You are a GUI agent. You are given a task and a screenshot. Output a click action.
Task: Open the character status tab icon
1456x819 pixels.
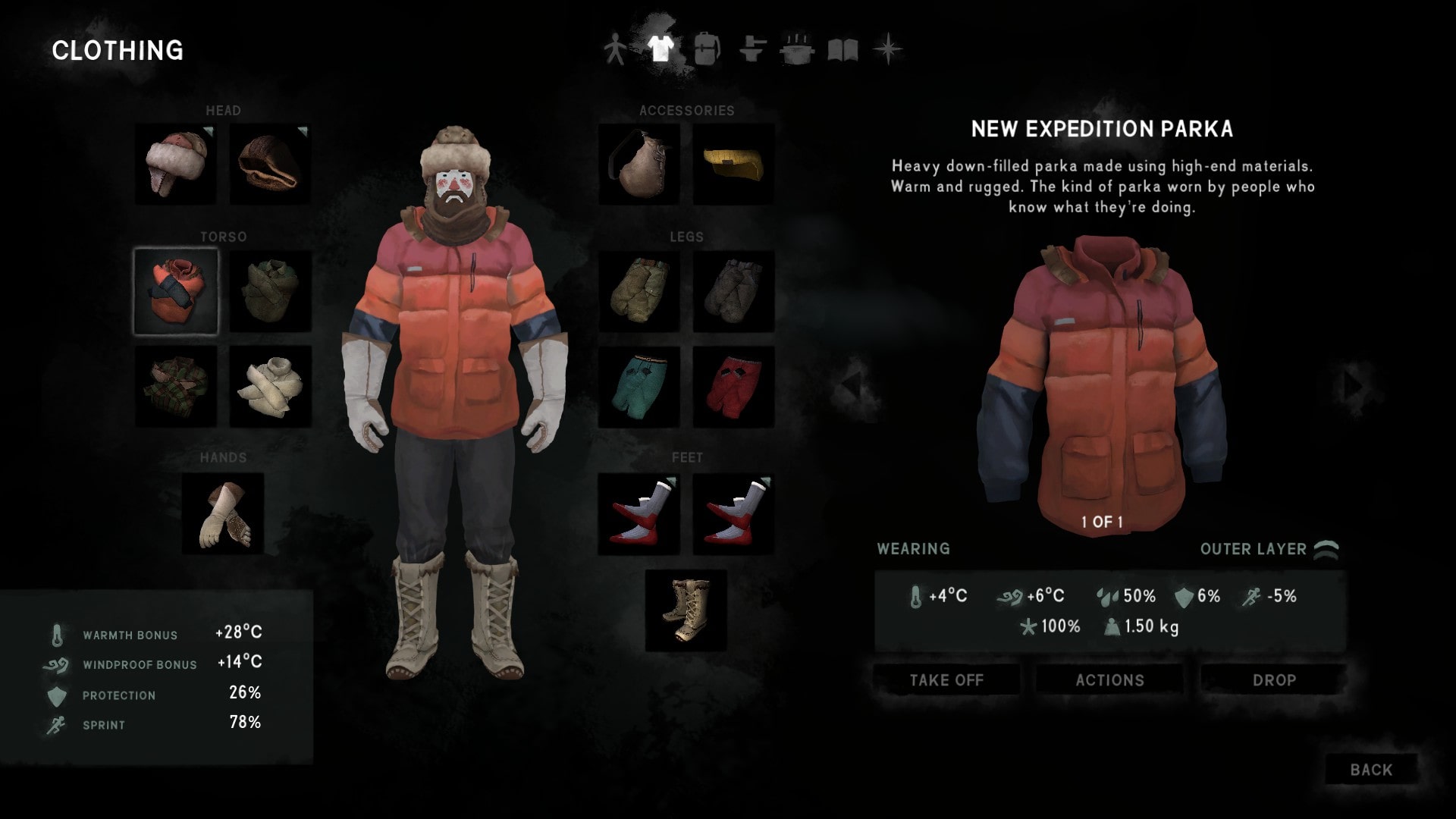click(x=614, y=49)
